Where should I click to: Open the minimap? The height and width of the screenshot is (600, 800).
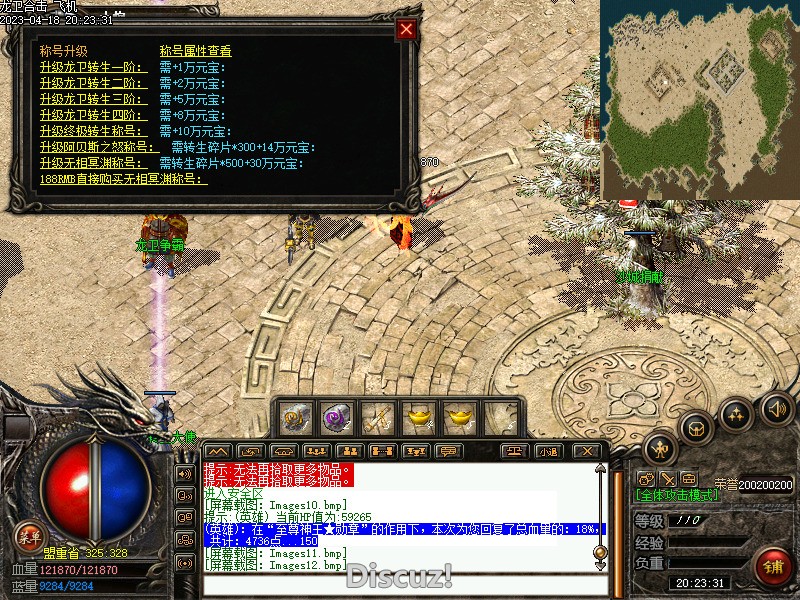(x=699, y=98)
